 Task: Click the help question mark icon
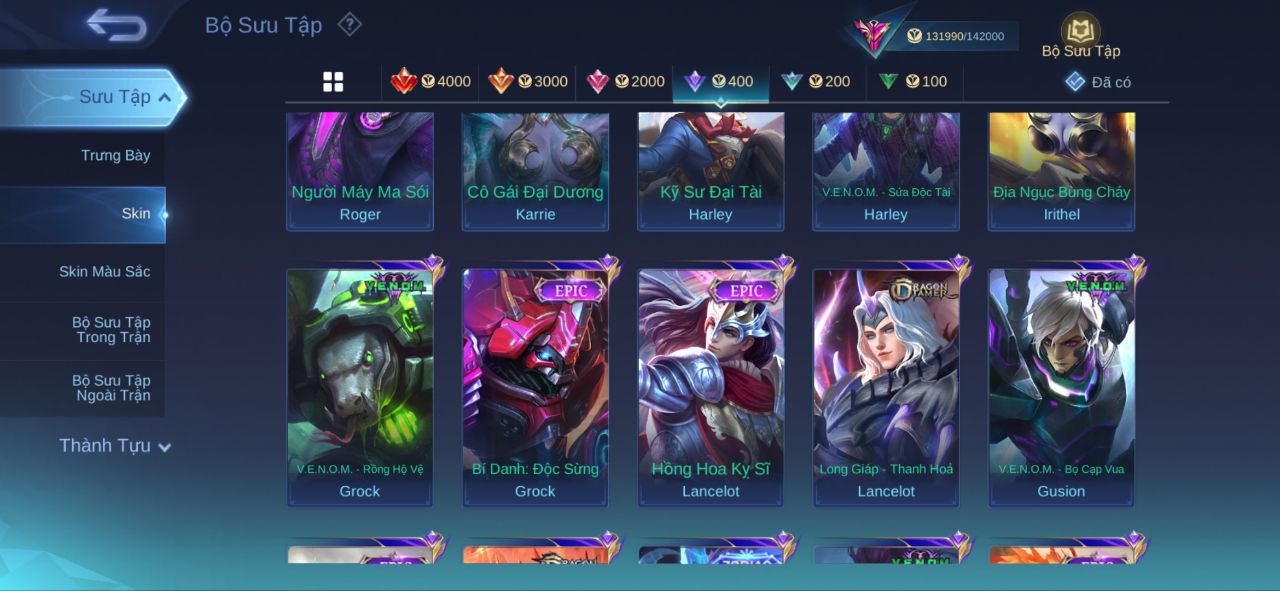click(349, 24)
